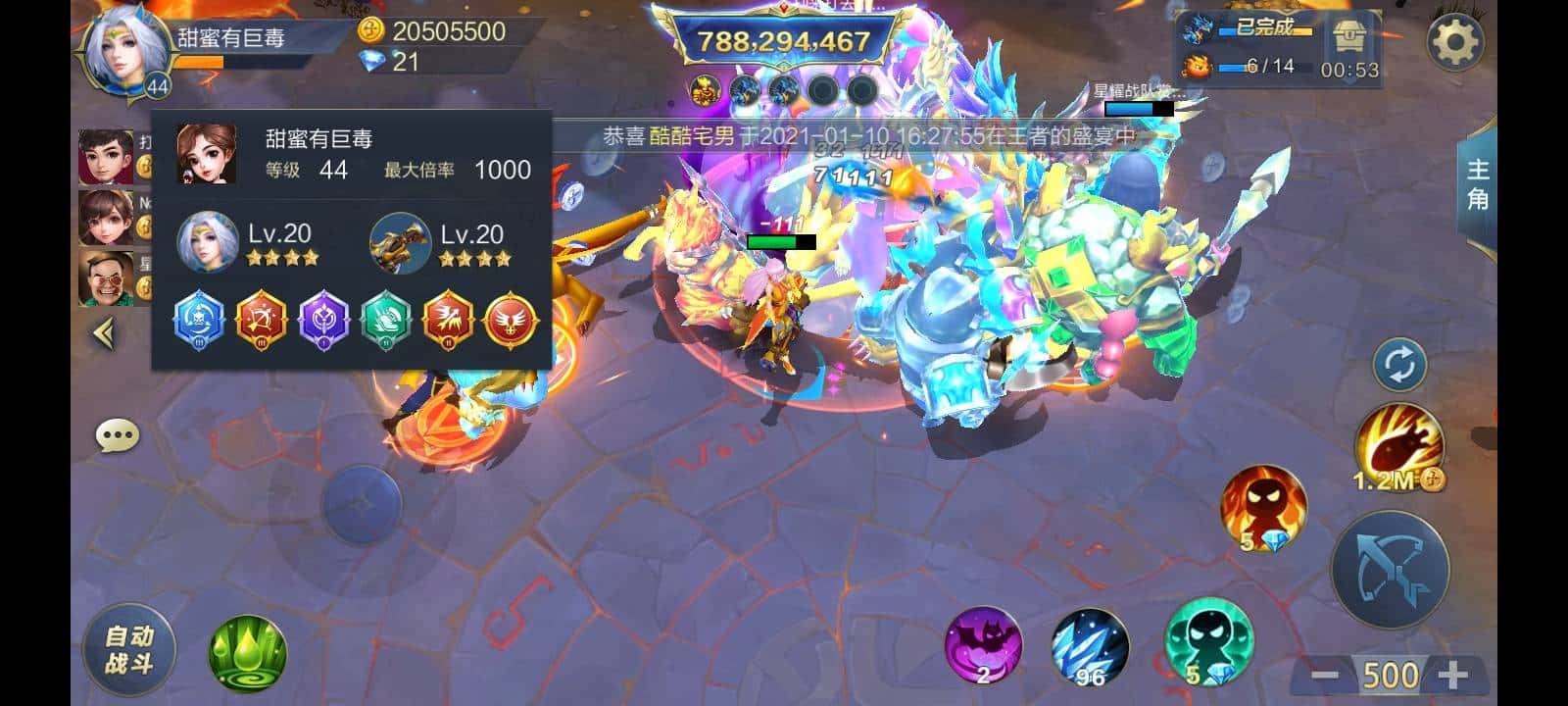The height and width of the screenshot is (706, 1568).
Task: Use the purple bat skill
Action: coord(982,645)
